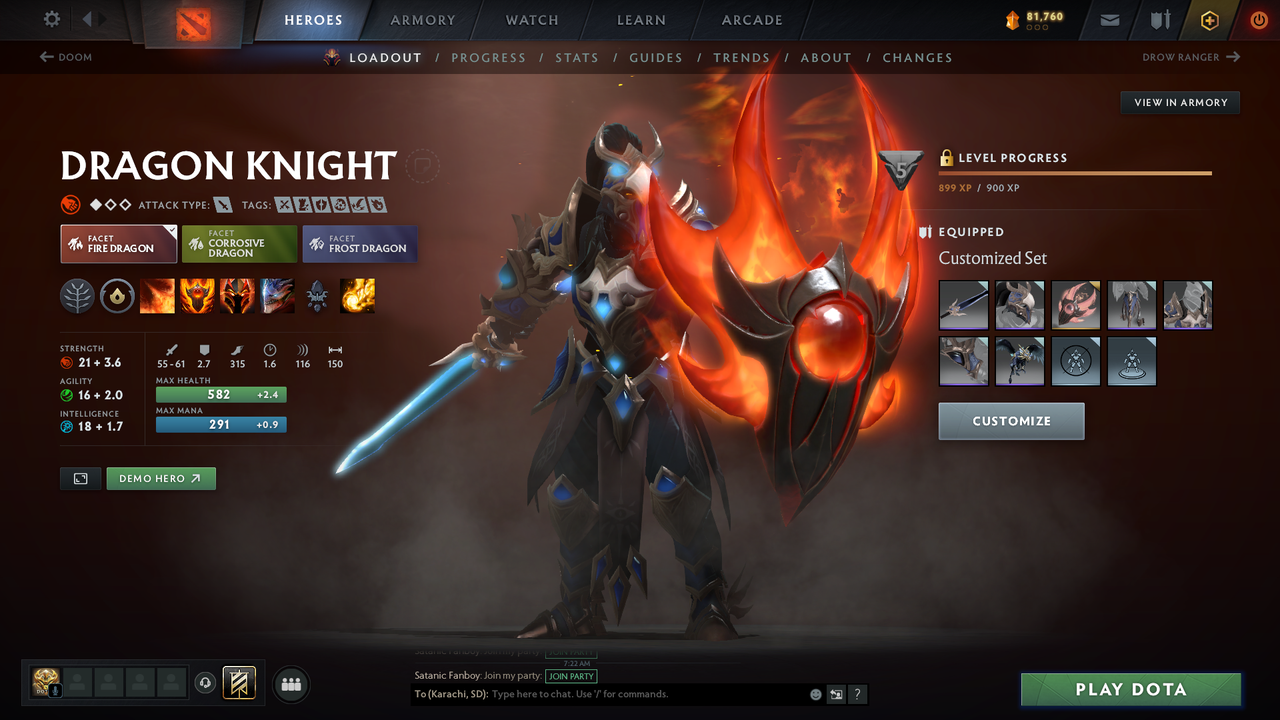The height and width of the screenshot is (720, 1280).
Task: Select the Corrosive Dragon facet
Action: coord(238,243)
